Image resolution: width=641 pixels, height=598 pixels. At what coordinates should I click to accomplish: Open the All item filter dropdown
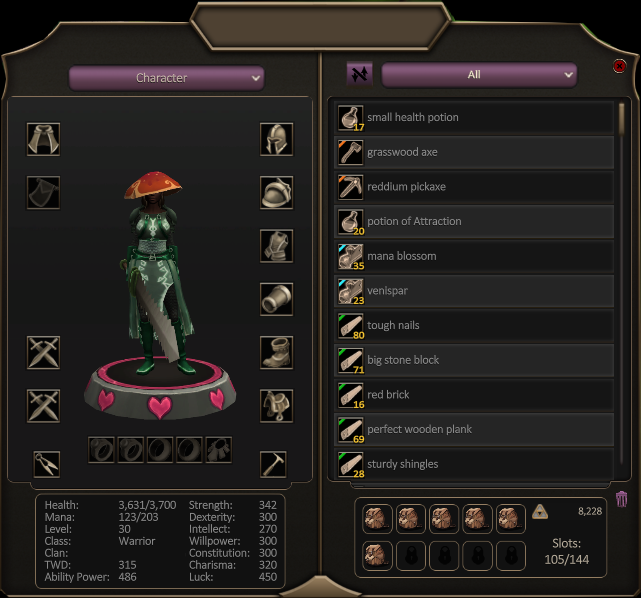coord(479,75)
